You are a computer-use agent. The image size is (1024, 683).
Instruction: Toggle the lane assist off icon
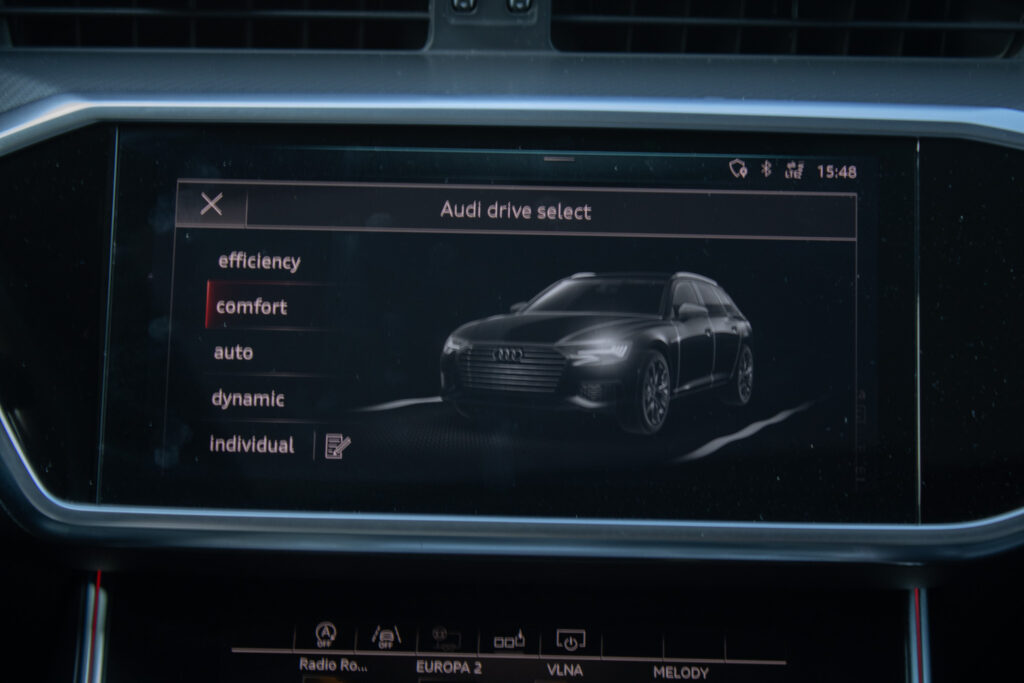[x=385, y=636]
